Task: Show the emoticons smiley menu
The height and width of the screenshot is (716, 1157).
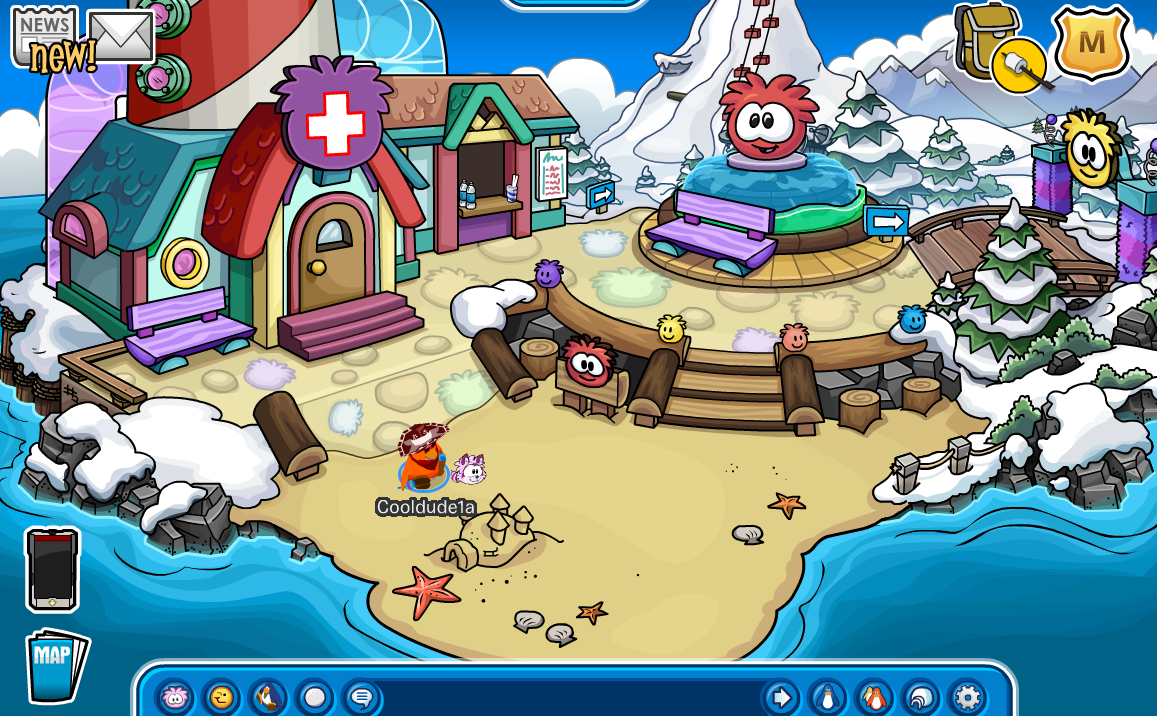Action: tap(222, 696)
